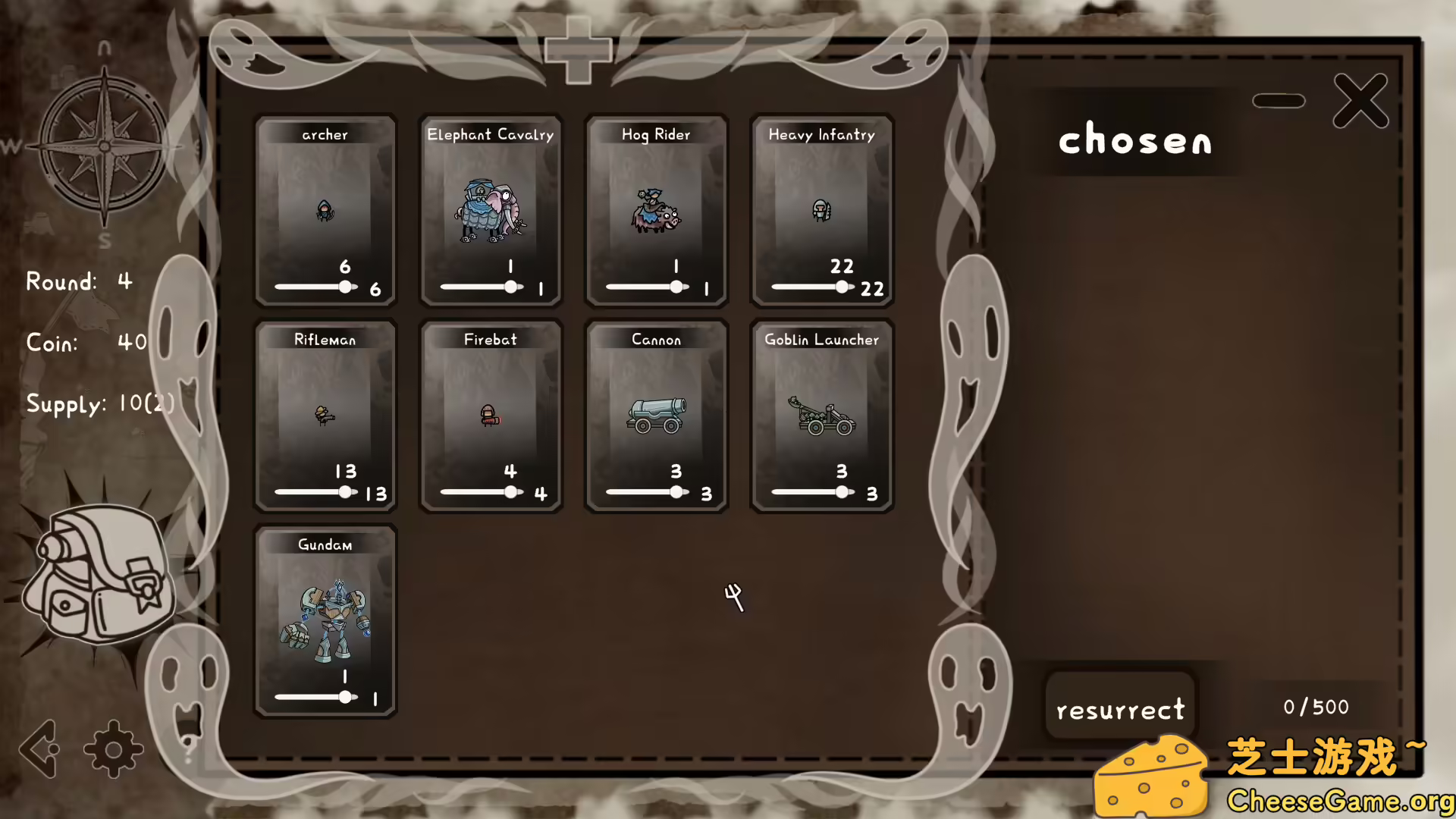Select the Elephant Cavalry unit card
This screenshot has height=819, width=1456.
[490, 209]
